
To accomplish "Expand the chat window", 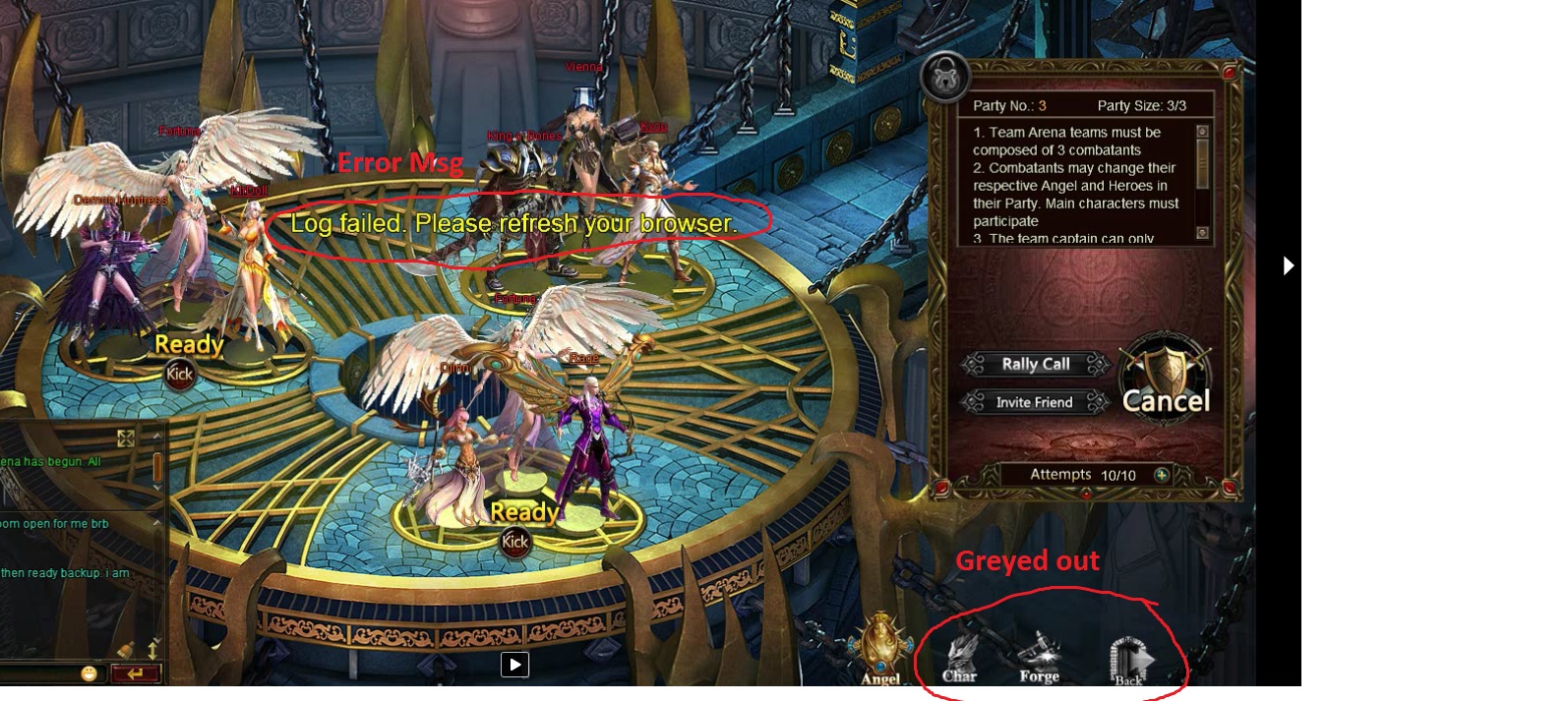I will [126, 438].
